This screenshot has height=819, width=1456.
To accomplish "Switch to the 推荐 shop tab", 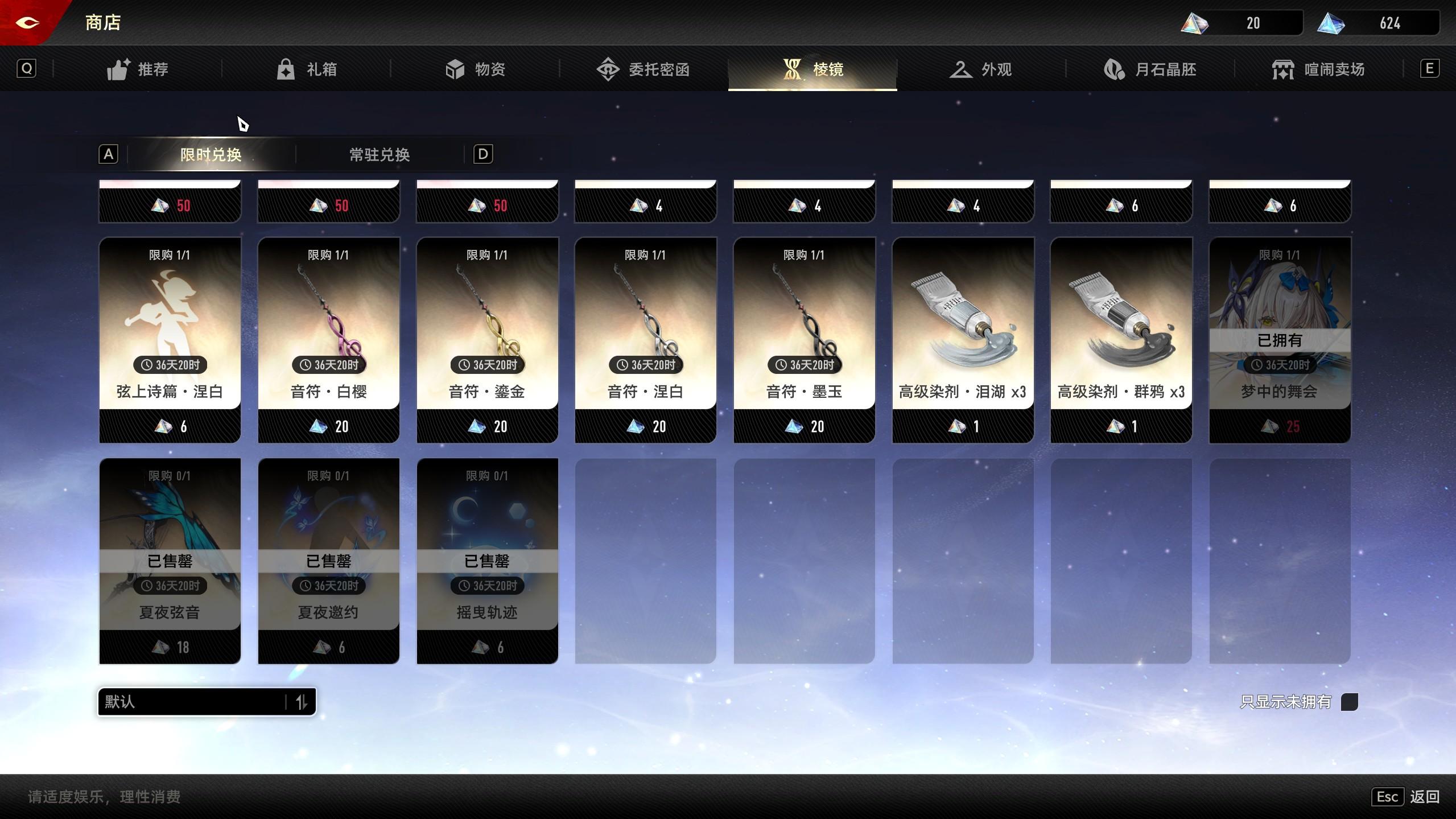I will pyautogui.click(x=138, y=69).
